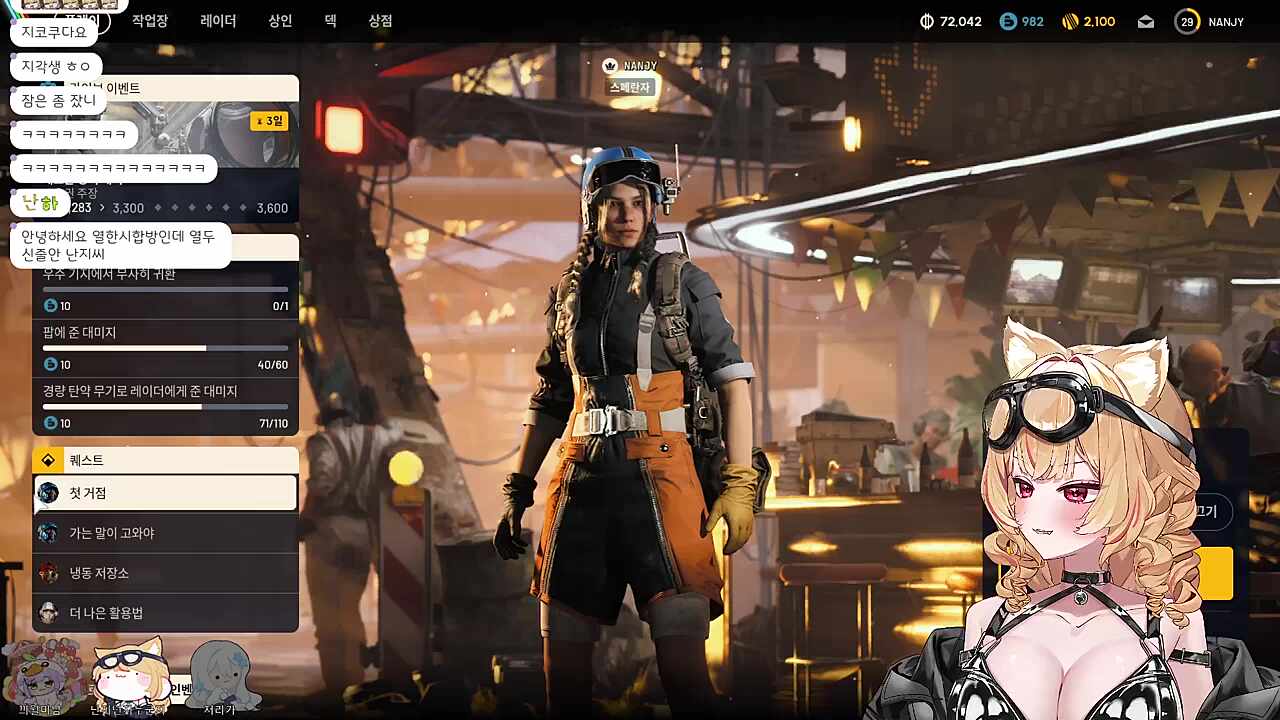Select the 첫 거점 quest
Image resolution: width=1280 pixels, height=720 pixels.
point(166,493)
